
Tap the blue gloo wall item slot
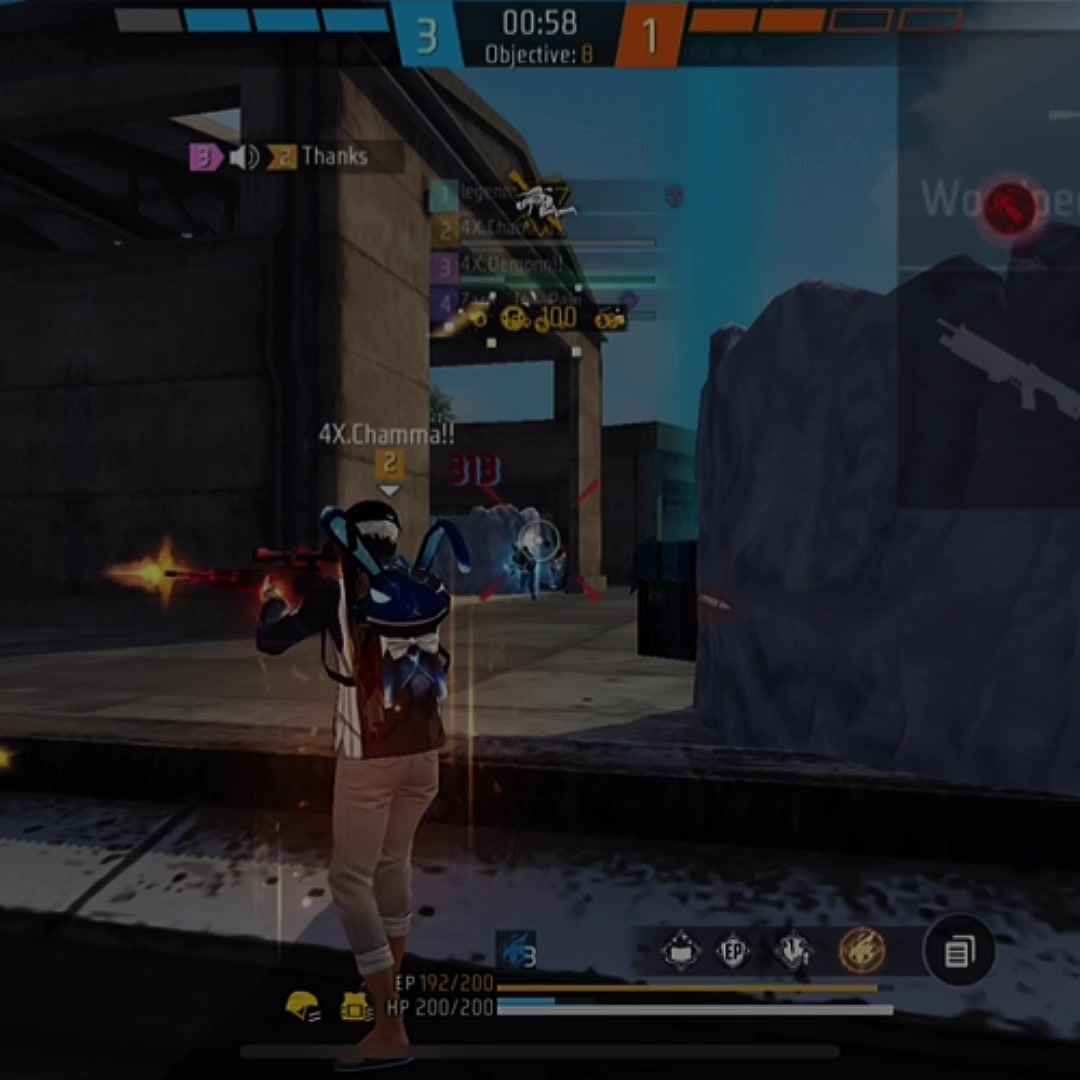(516, 952)
